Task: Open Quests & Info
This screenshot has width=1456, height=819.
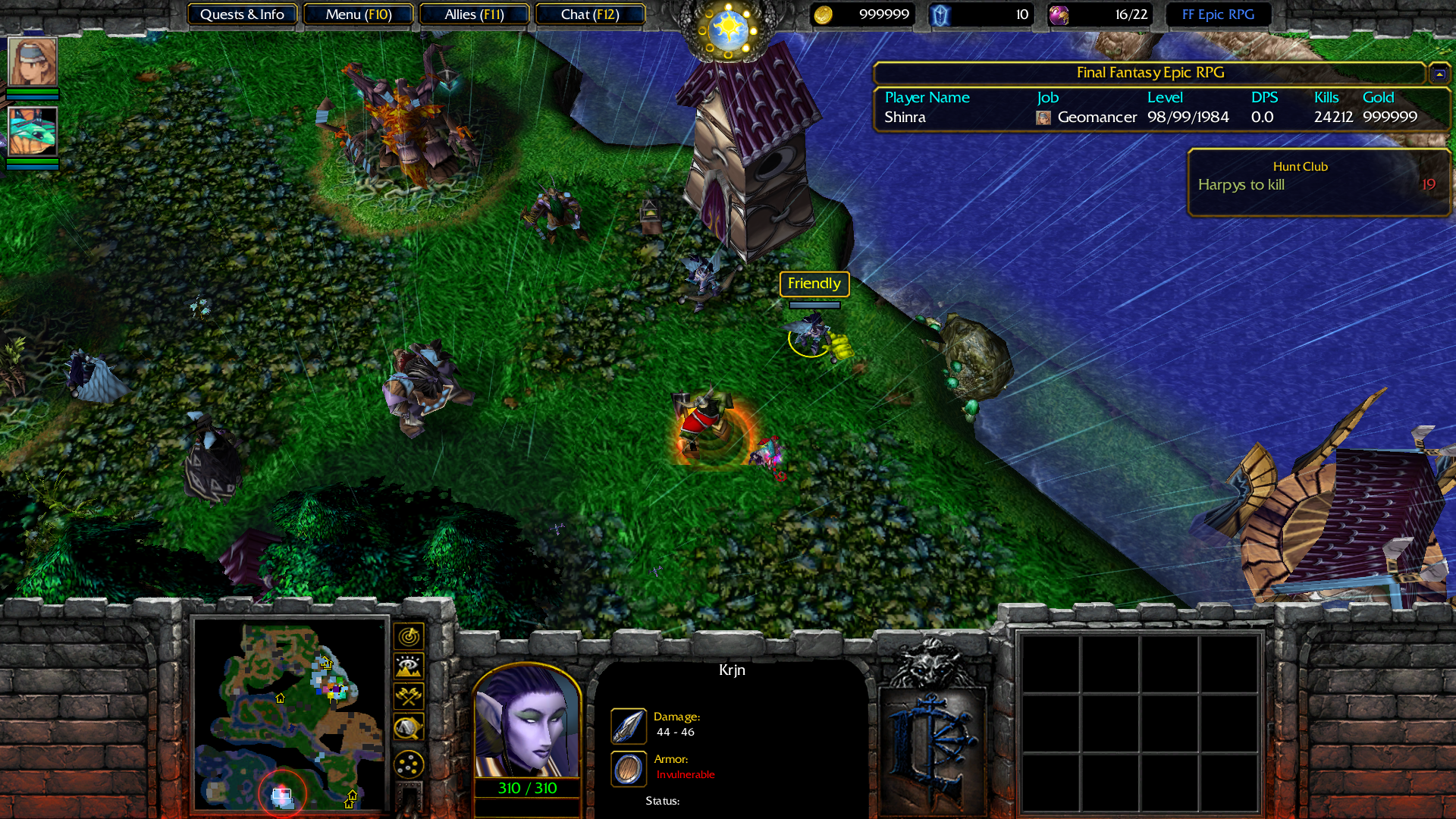Action: coord(242,14)
